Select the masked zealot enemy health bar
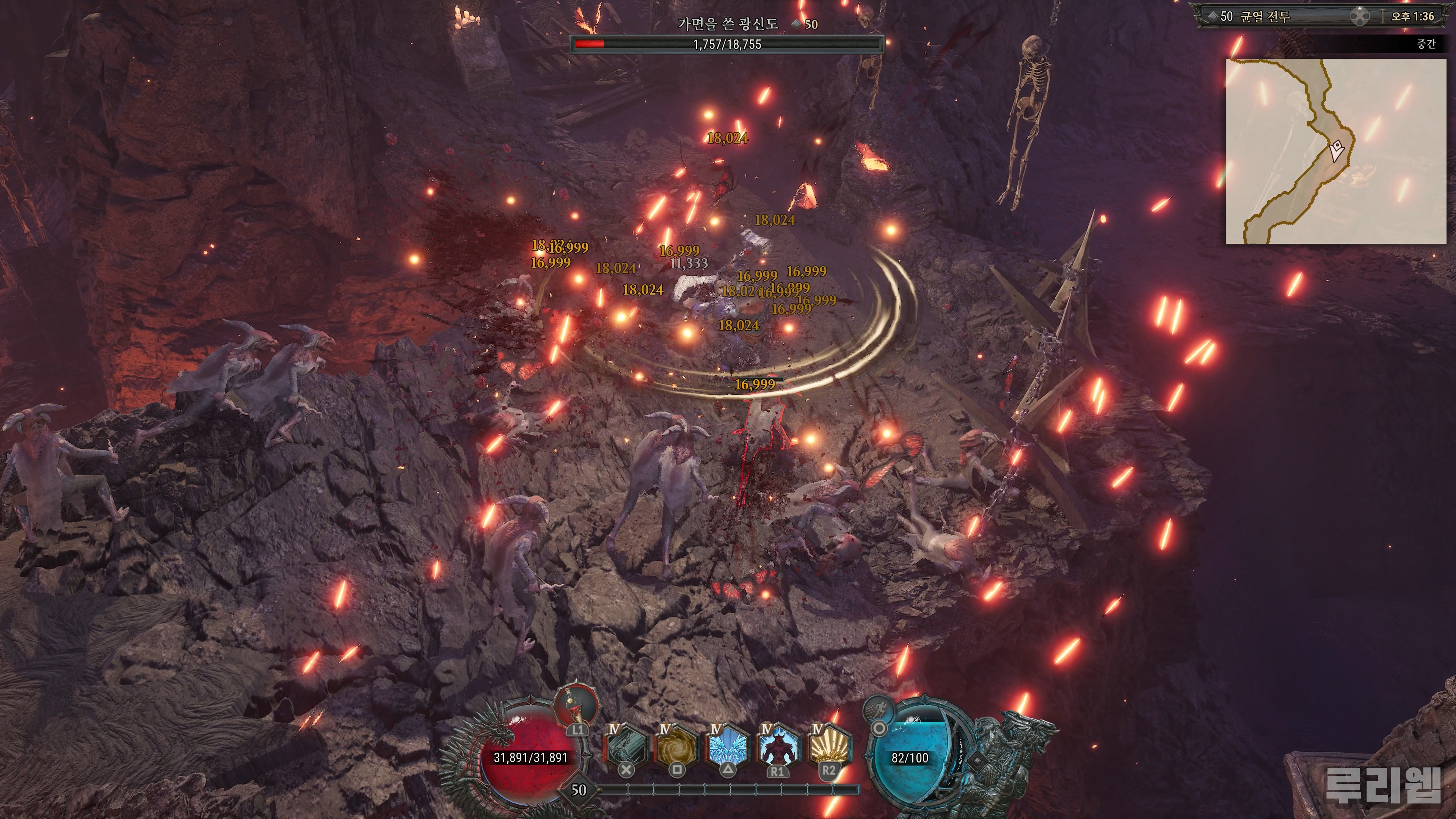The image size is (1456, 819). [727, 44]
